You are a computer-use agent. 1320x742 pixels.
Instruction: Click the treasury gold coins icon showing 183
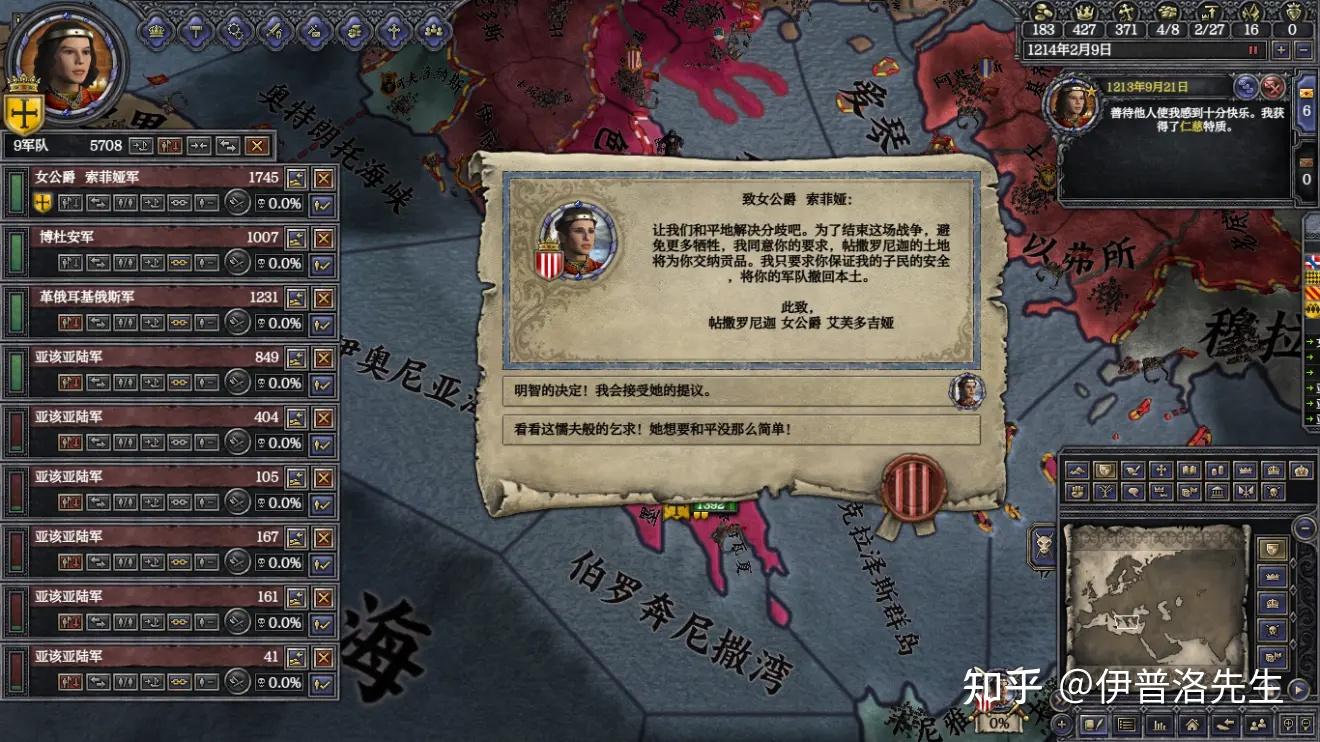click(1043, 12)
